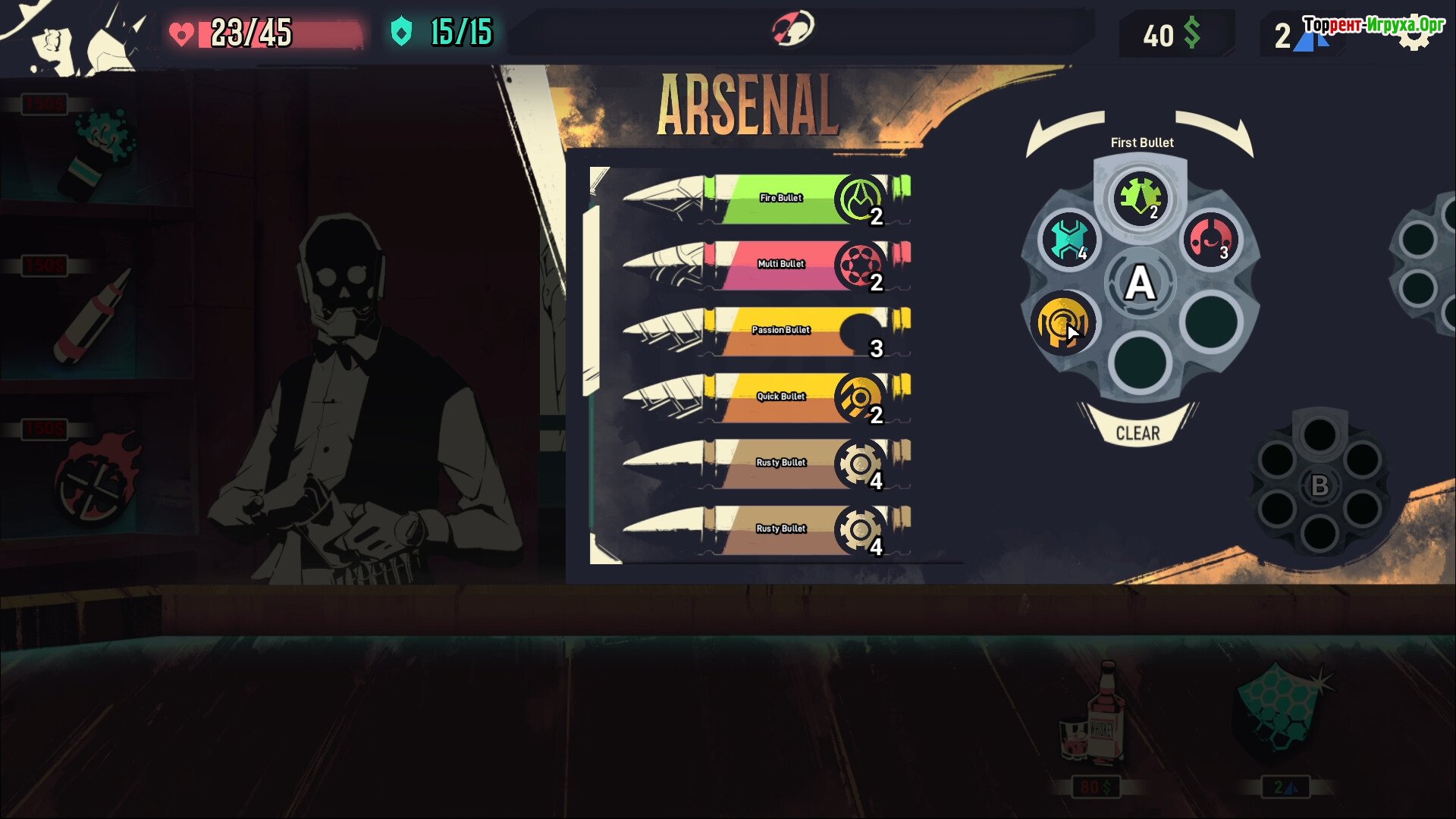The width and height of the screenshot is (1456, 819).
Task: Click the green first bullet chamber
Action: [1141, 197]
